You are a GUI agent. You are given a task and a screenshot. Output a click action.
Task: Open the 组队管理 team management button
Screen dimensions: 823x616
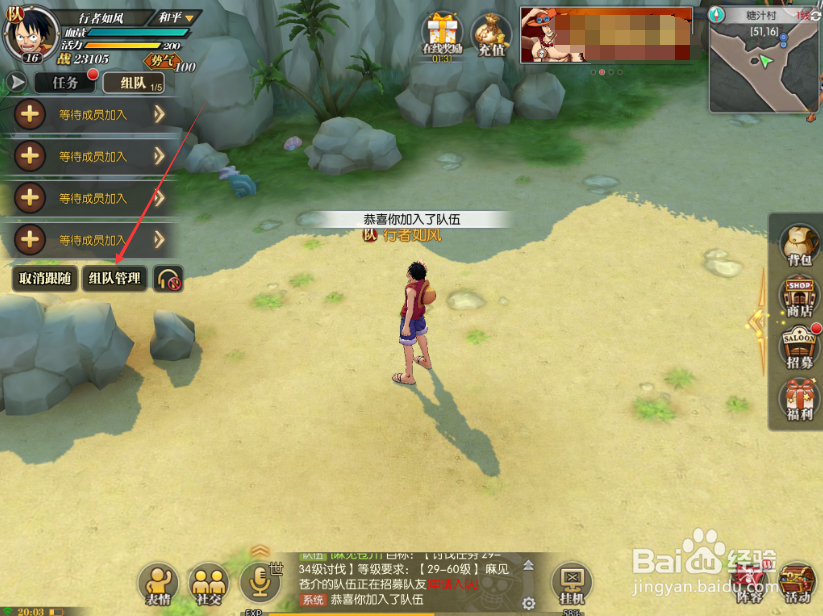tap(114, 279)
